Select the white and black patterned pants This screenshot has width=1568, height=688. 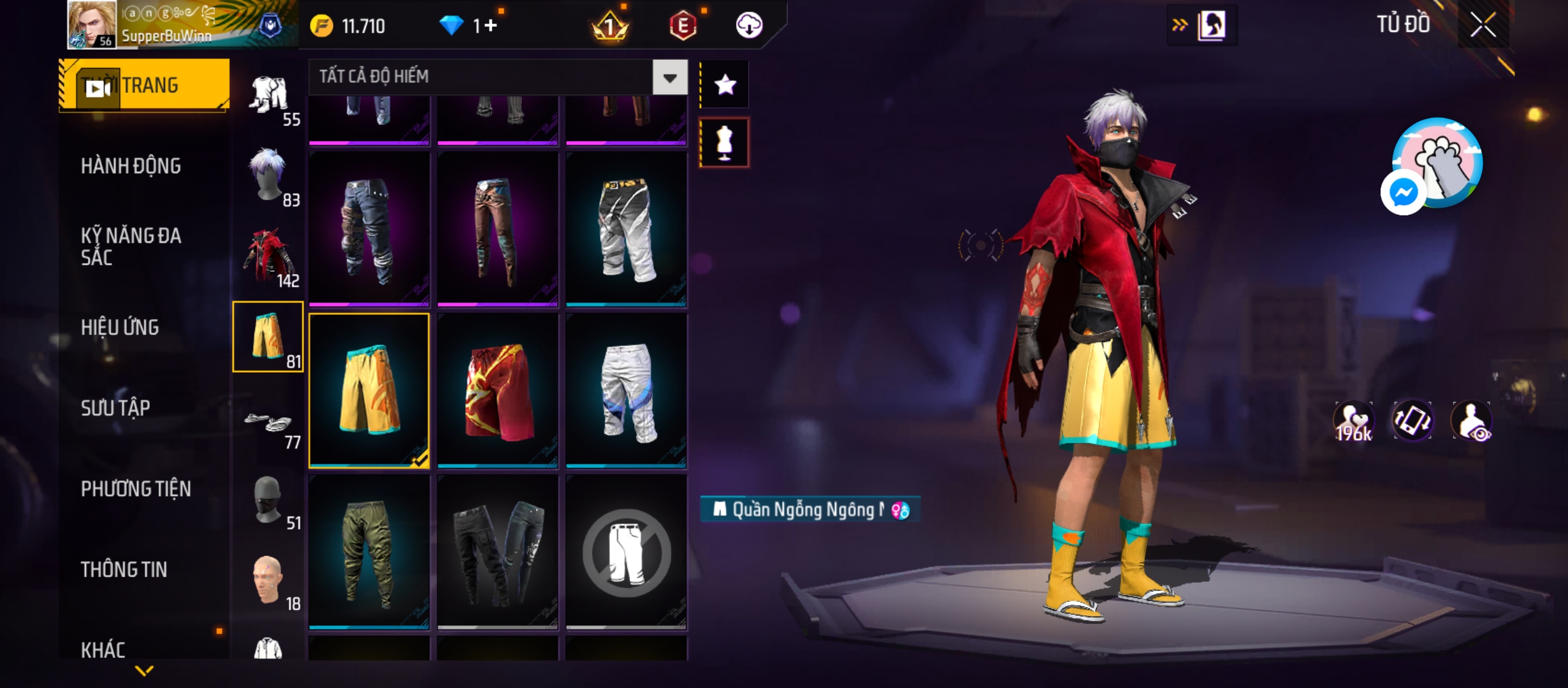pos(627,229)
